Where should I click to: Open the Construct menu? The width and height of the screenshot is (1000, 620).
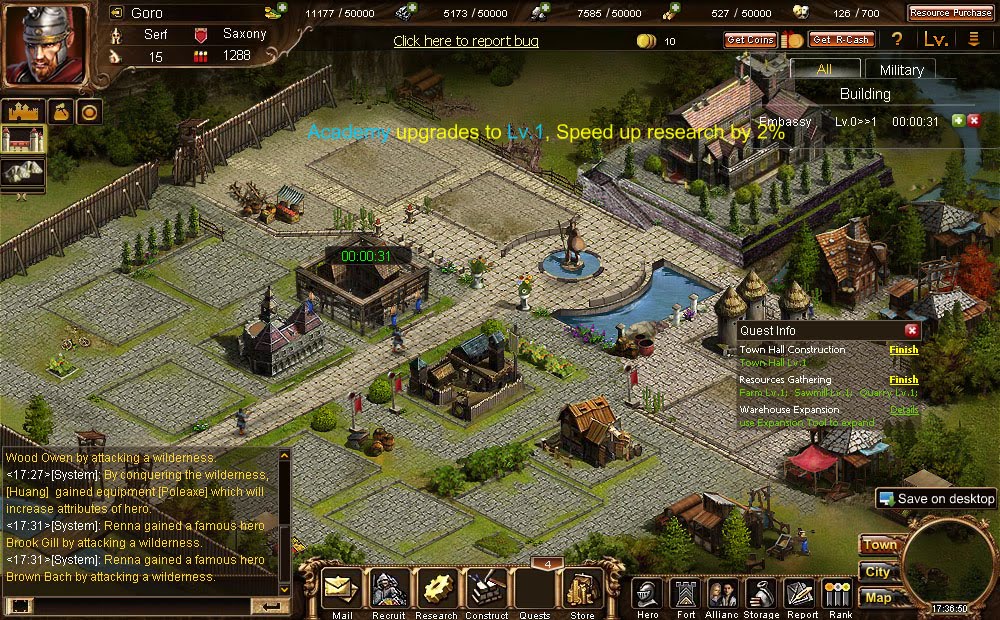pos(487,591)
